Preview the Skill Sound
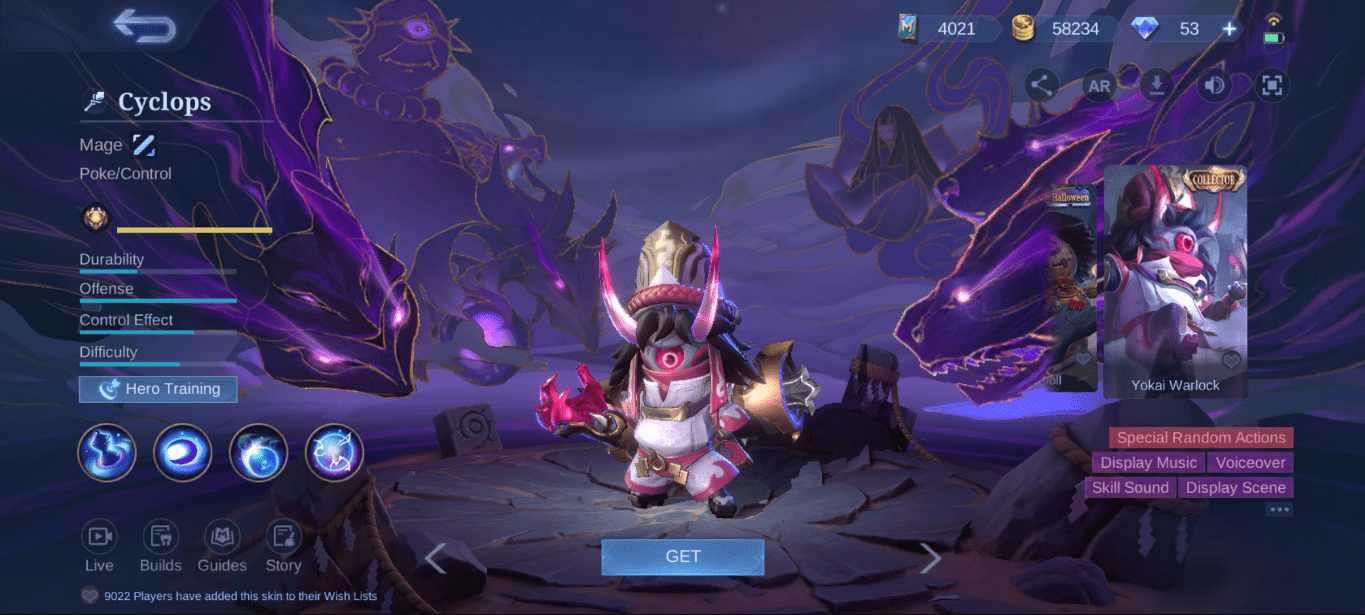Viewport: 1365px width, 615px height. point(1130,488)
